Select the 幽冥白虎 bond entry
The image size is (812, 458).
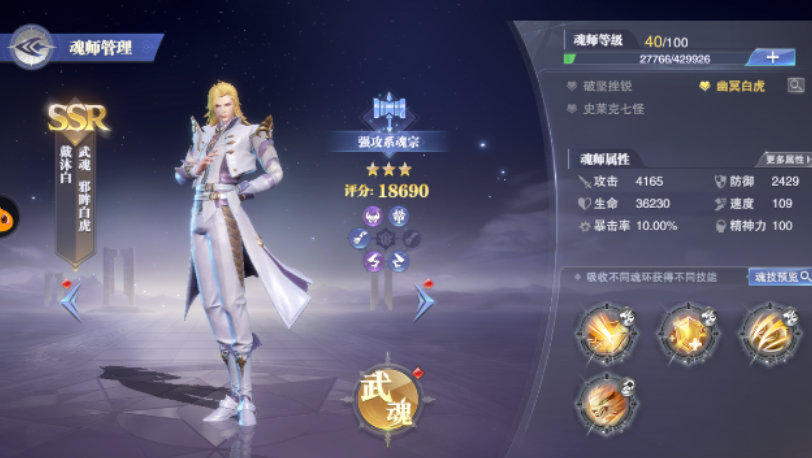(x=738, y=87)
